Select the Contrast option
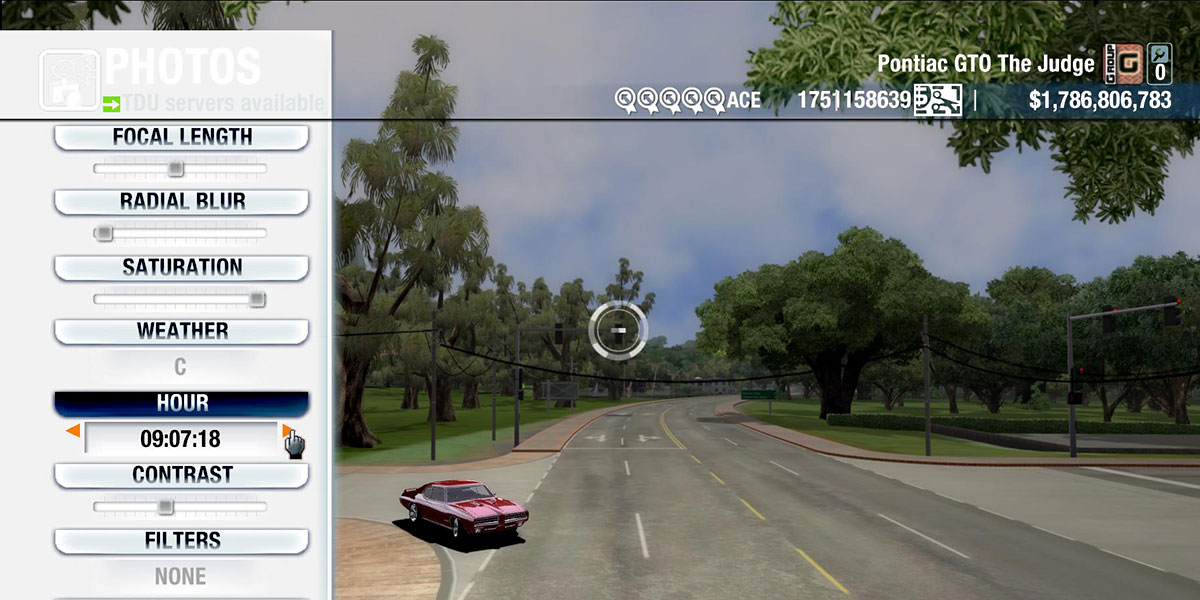This screenshot has width=1200, height=600. [181, 475]
